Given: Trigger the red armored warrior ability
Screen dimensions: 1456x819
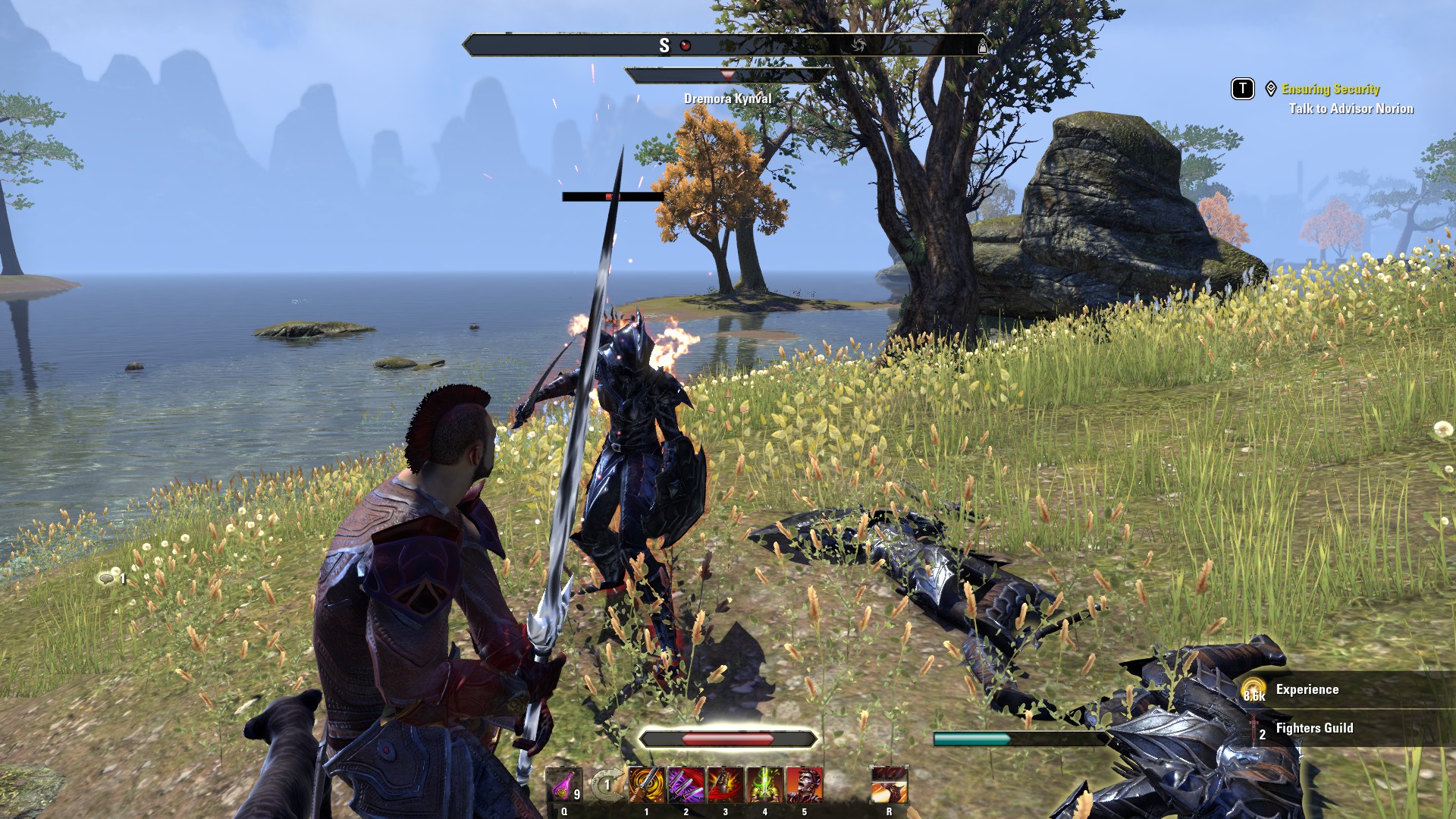Looking at the screenshot, I should click(726, 785).
